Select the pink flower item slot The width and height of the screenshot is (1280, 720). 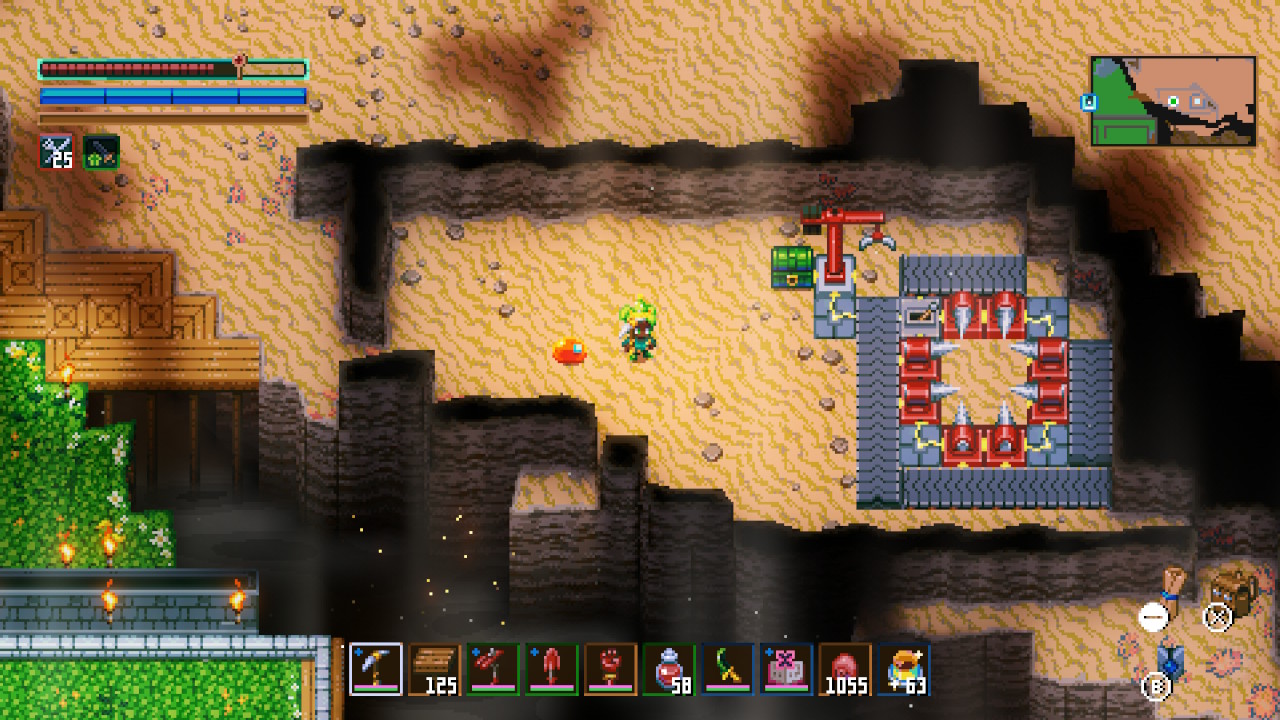click(786, 668)
